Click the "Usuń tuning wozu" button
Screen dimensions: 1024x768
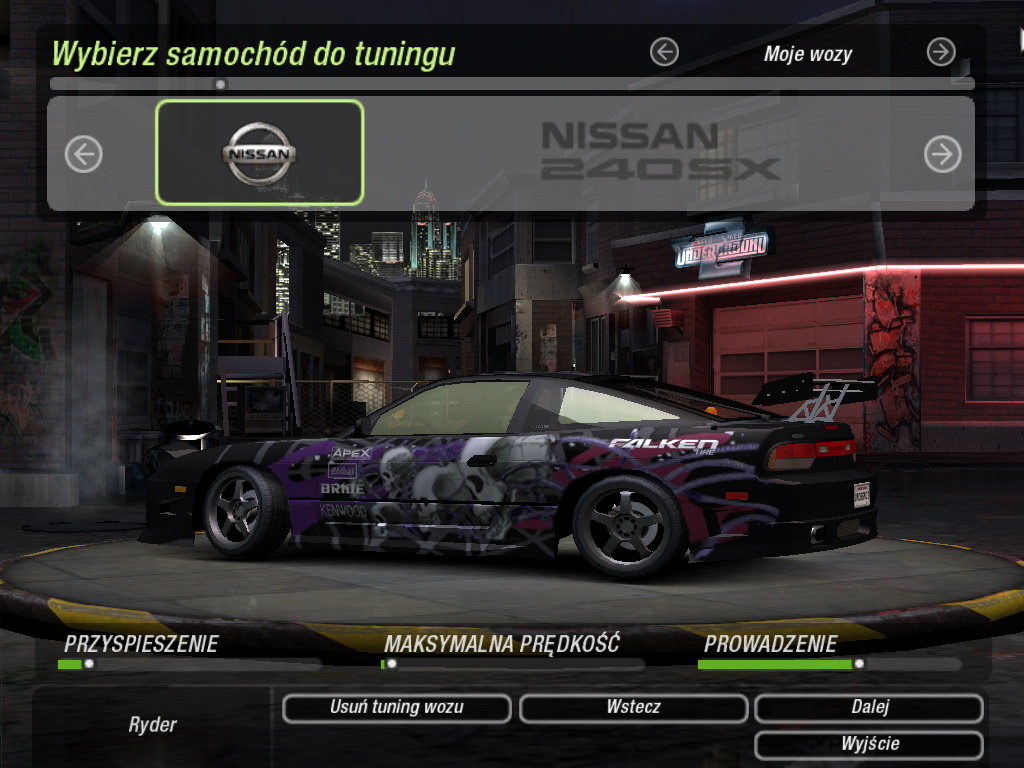pyautogui.click(x=396, y=708)
